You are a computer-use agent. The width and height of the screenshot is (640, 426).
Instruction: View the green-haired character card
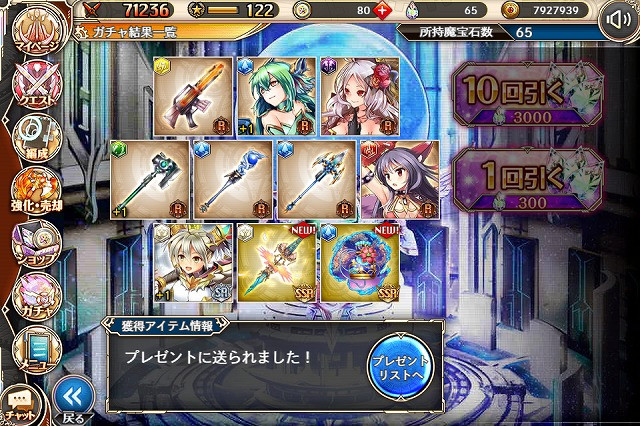(276, 96)
